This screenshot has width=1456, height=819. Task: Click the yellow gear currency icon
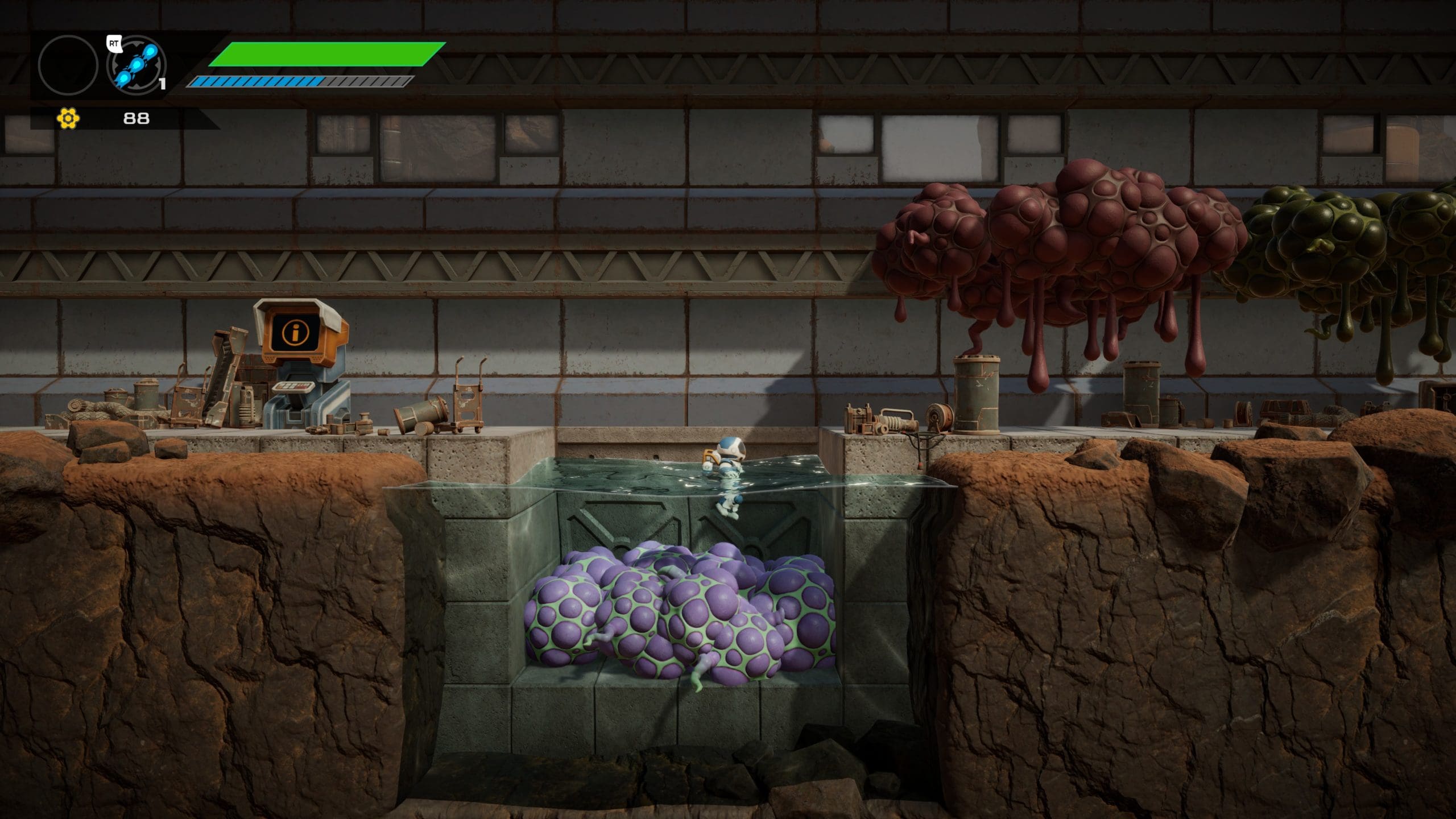click(x=68, y=118)
